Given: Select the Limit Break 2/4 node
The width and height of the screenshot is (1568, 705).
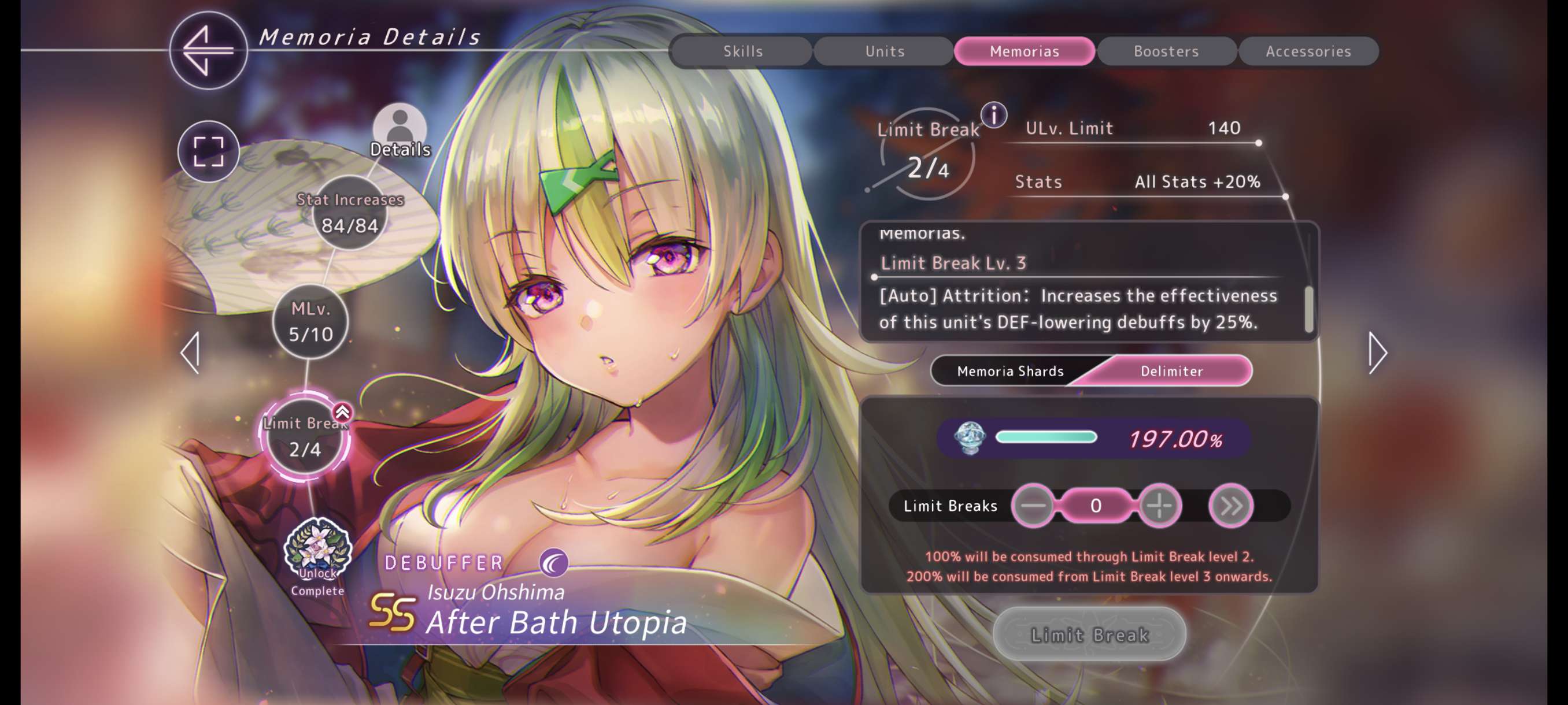Looking at the screenshot, I should coord(305,437).
